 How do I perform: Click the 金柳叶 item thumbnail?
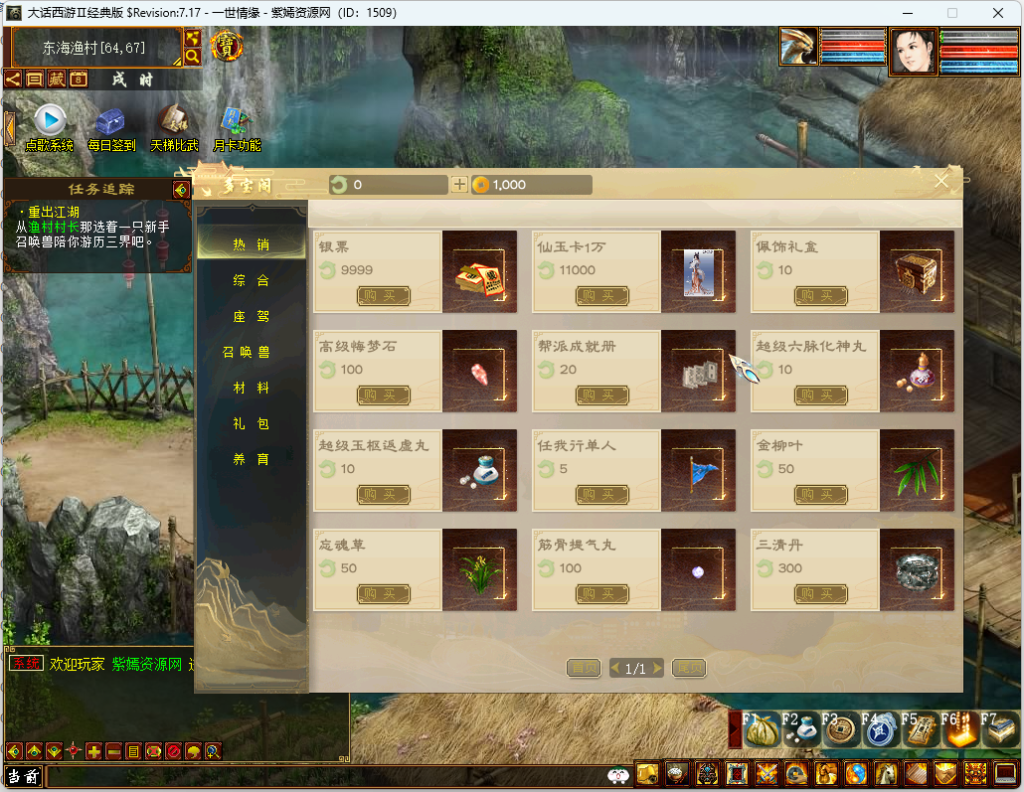coord(917,471)
